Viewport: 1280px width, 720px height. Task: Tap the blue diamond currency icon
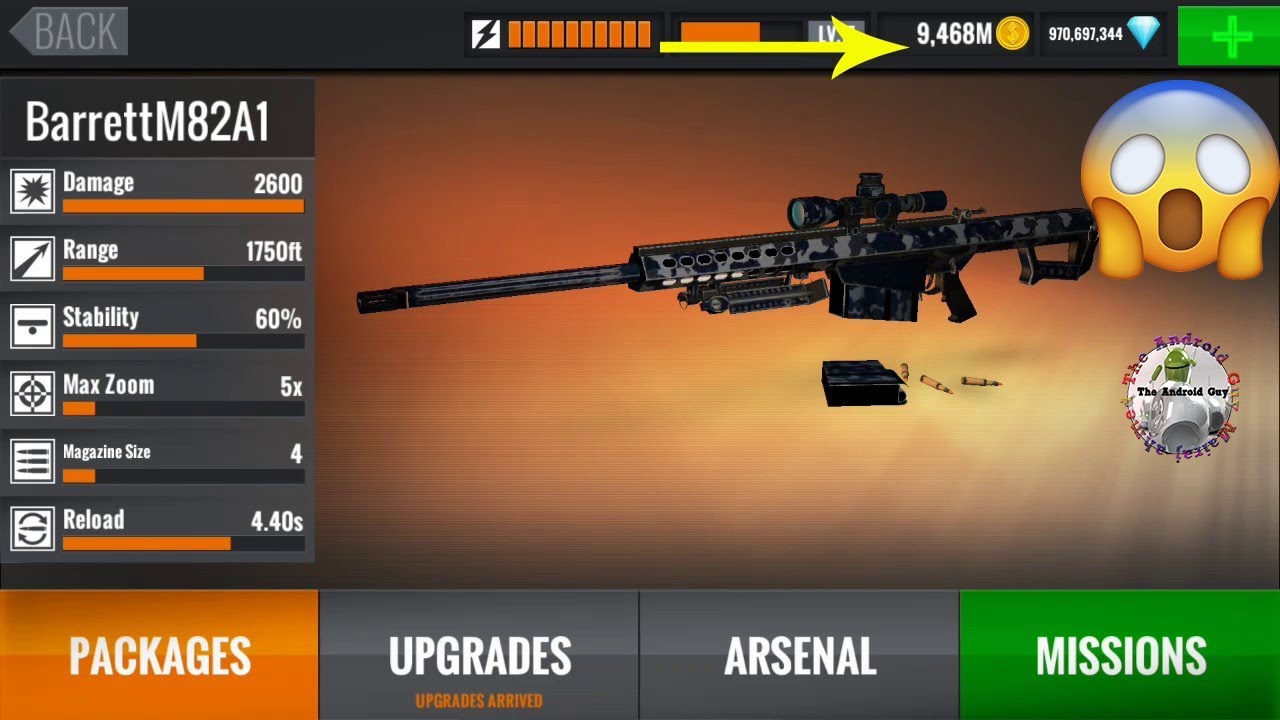[x=1143, y=34]
